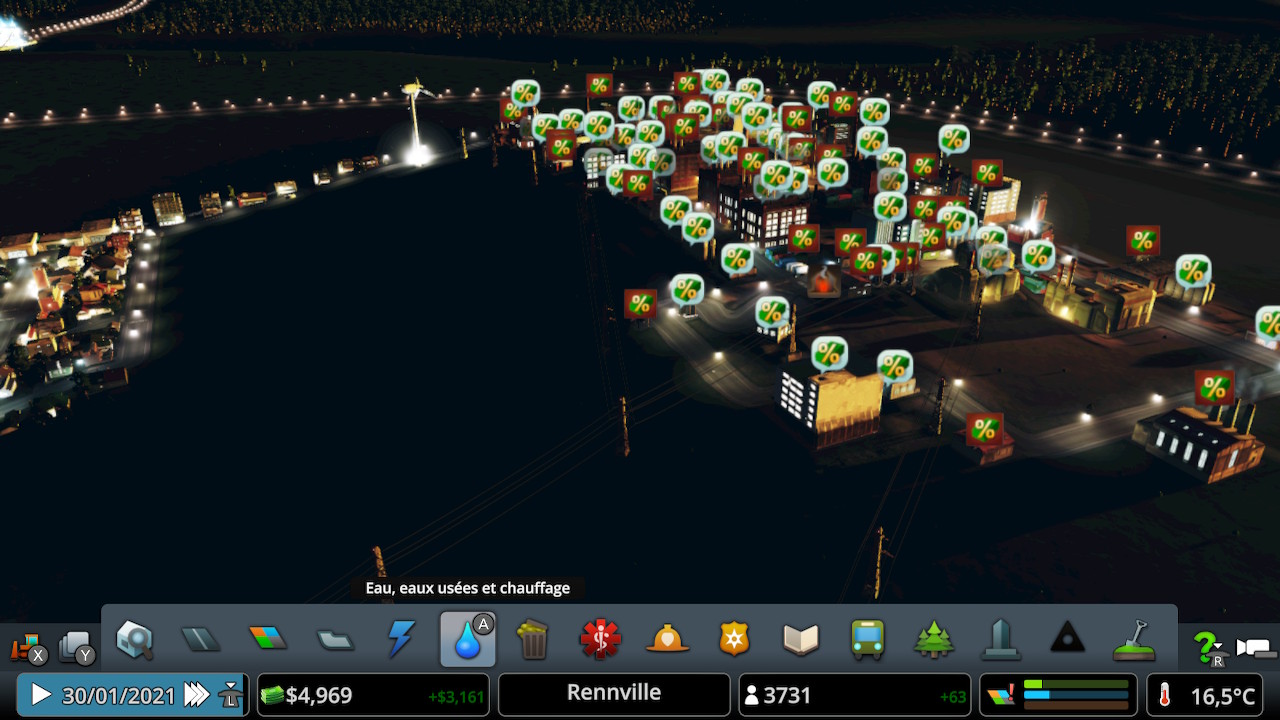Image resolution: width=1280 pixels, height=720 pixels.
Task: Select the zoning tool
Action: (x=267, y=639)
